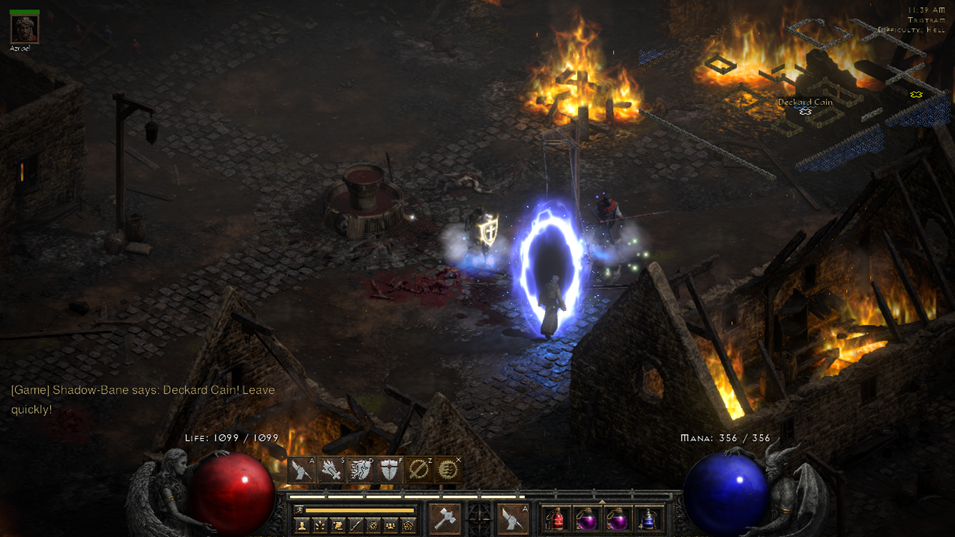Expand the belt using the arrow above potions
This screenshot has height=537, width=955.
tap(602, 503)
